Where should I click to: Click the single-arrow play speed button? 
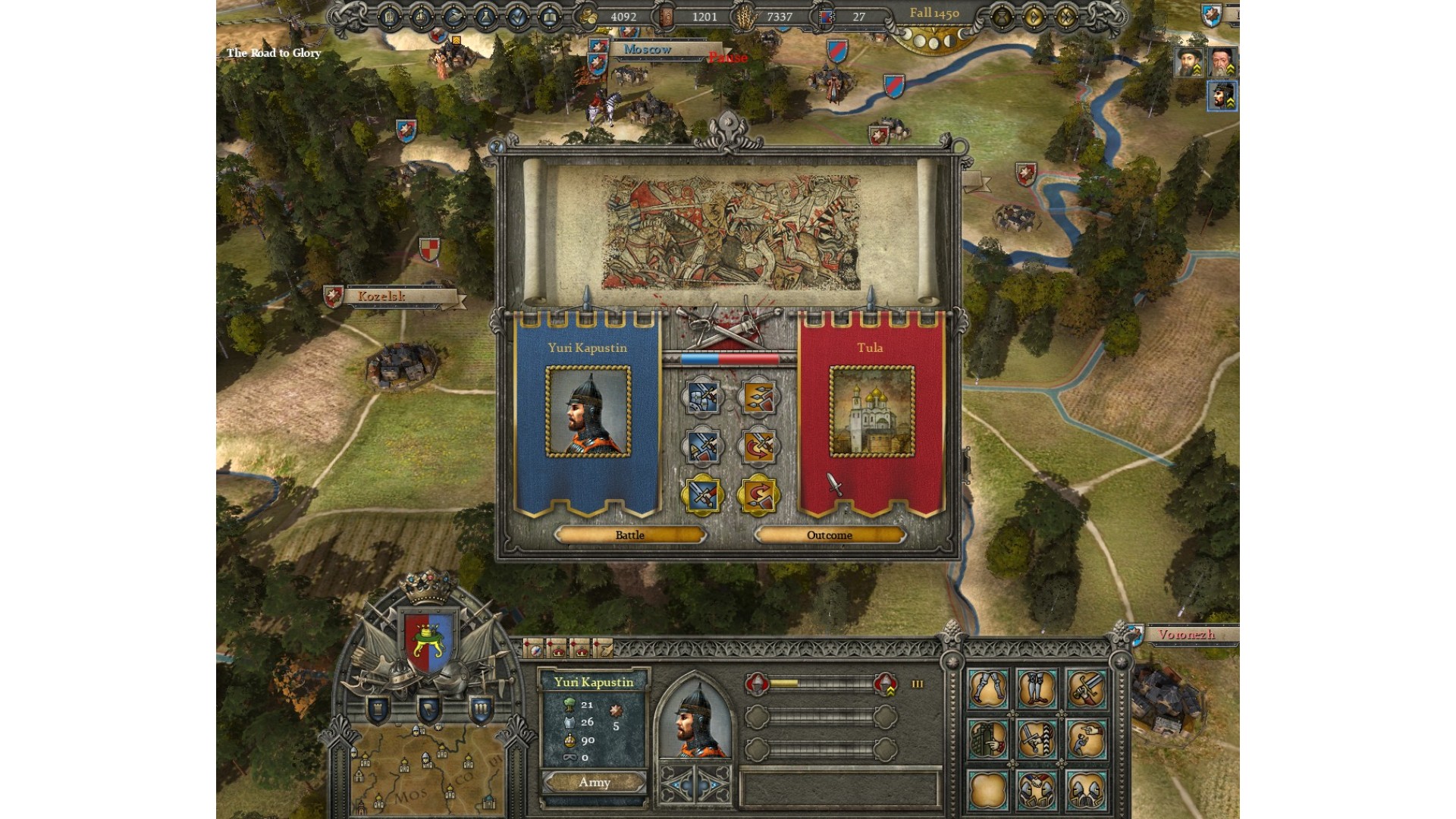pyautogui.click(x=1033, y=16)
